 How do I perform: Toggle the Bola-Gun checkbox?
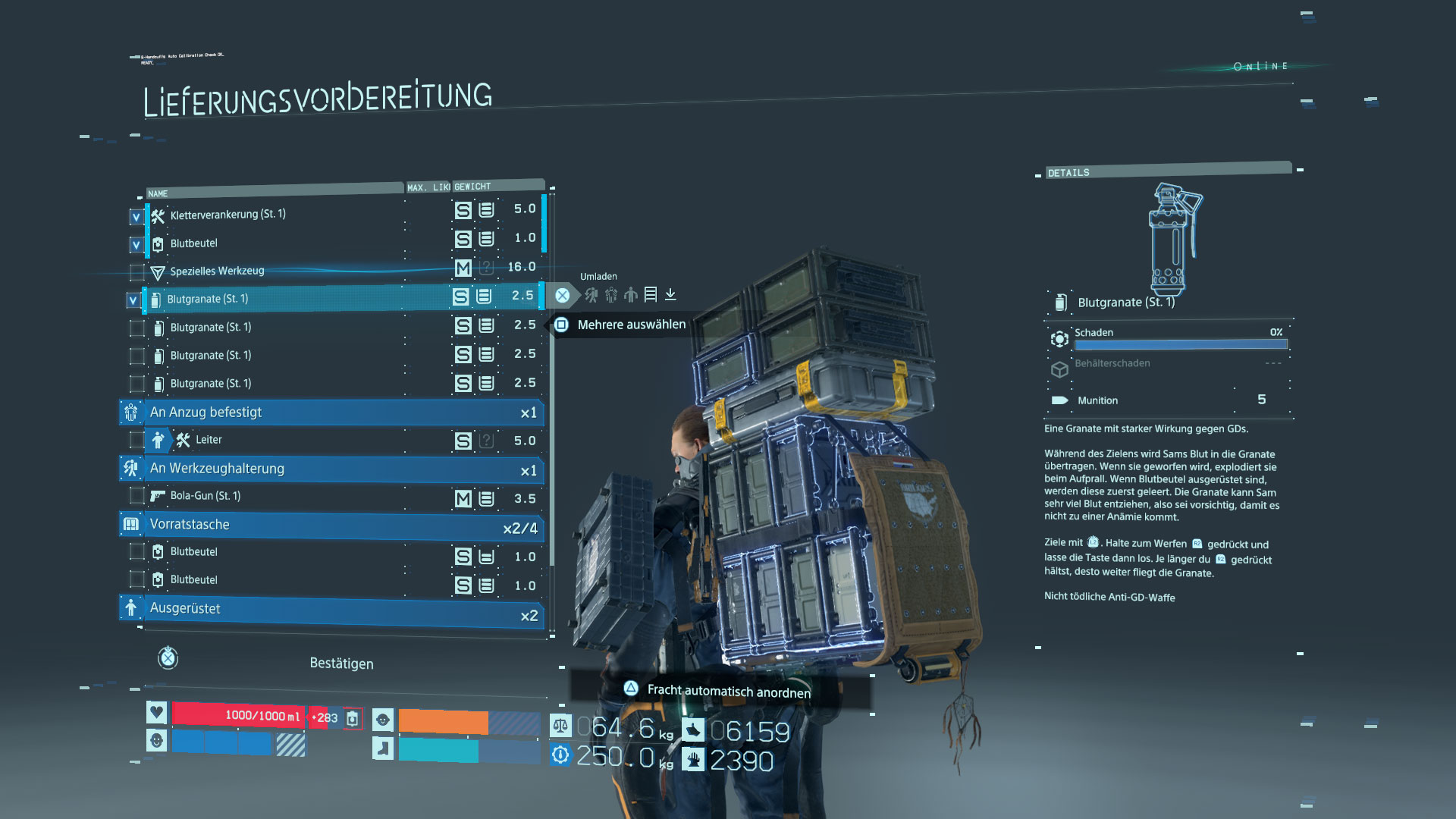pos(136,496)
